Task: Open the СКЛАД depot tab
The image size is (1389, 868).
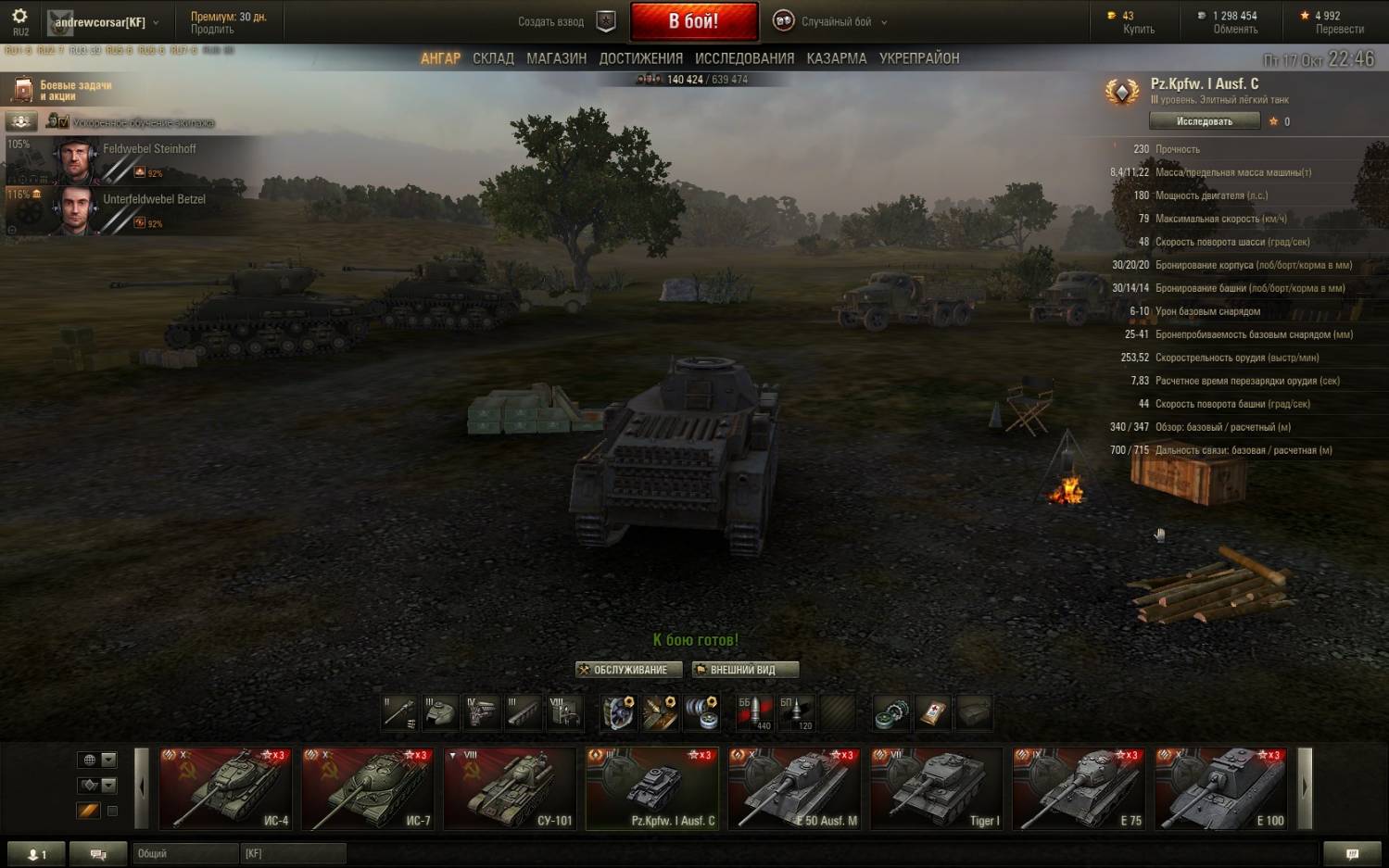Action: pyautogui.click(x=493, y=58)
